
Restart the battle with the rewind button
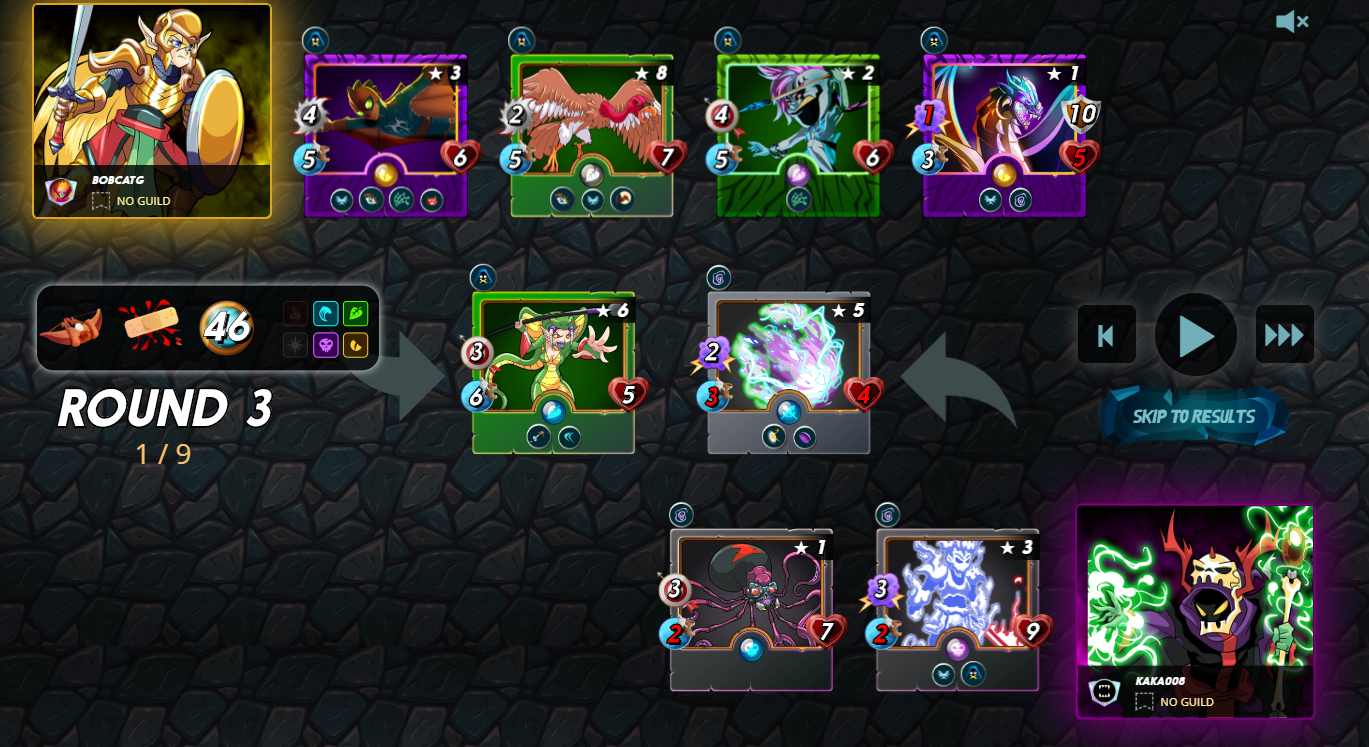[1106, 335]
